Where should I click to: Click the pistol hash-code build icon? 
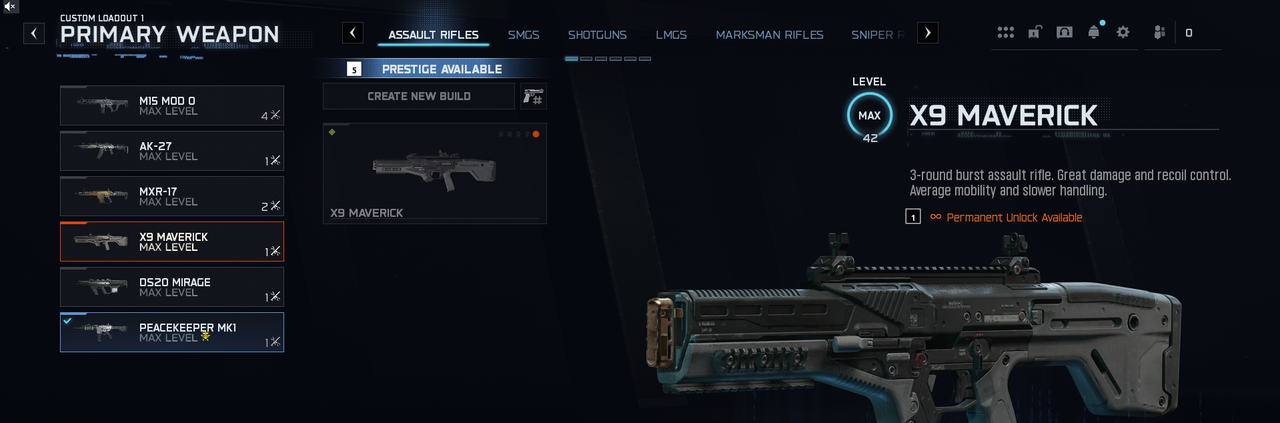click(x=533, y=96)
